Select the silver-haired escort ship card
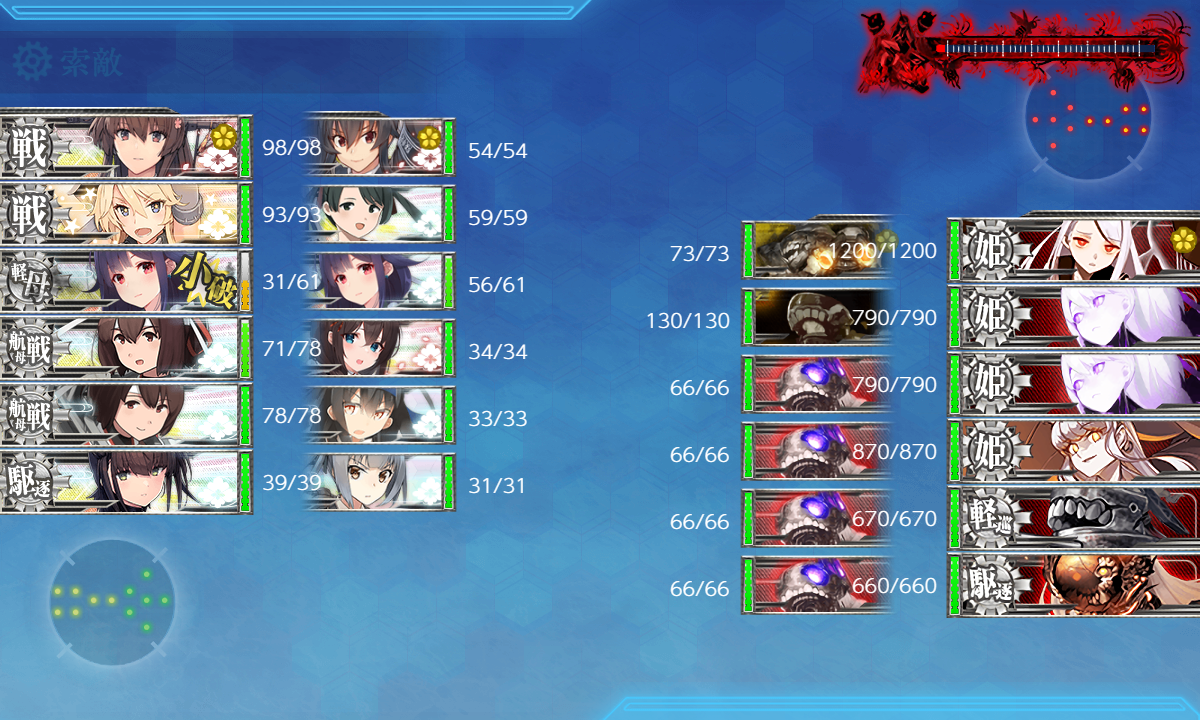 tap(378, 484)
